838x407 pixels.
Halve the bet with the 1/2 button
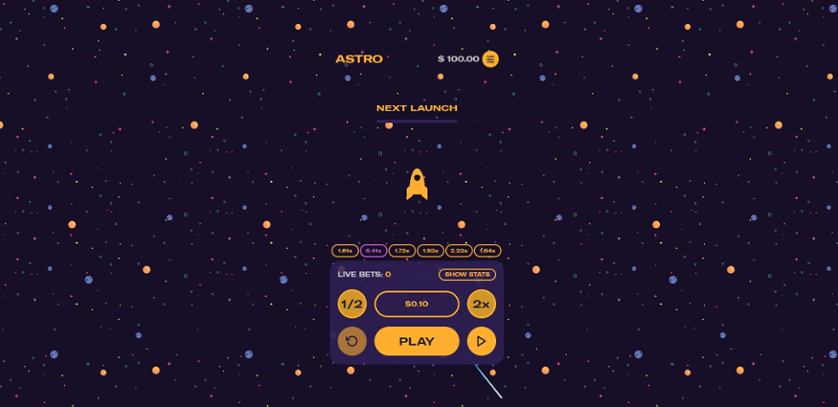(x=352, y=304)
